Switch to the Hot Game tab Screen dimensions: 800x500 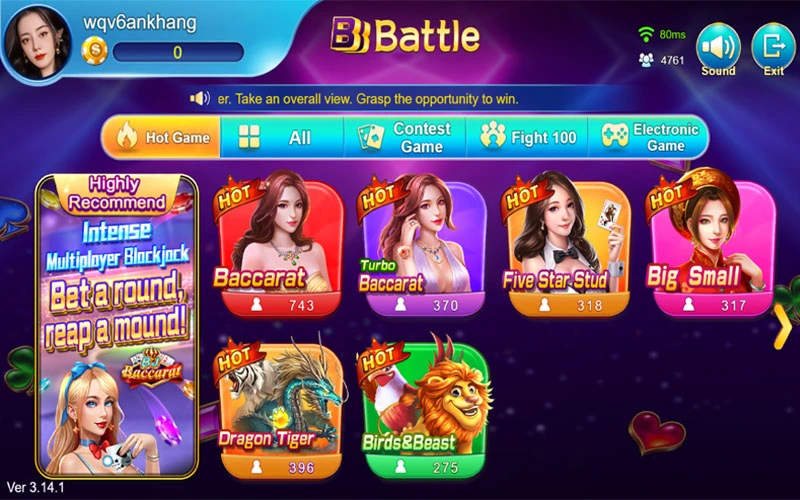[x=162, y=137]
